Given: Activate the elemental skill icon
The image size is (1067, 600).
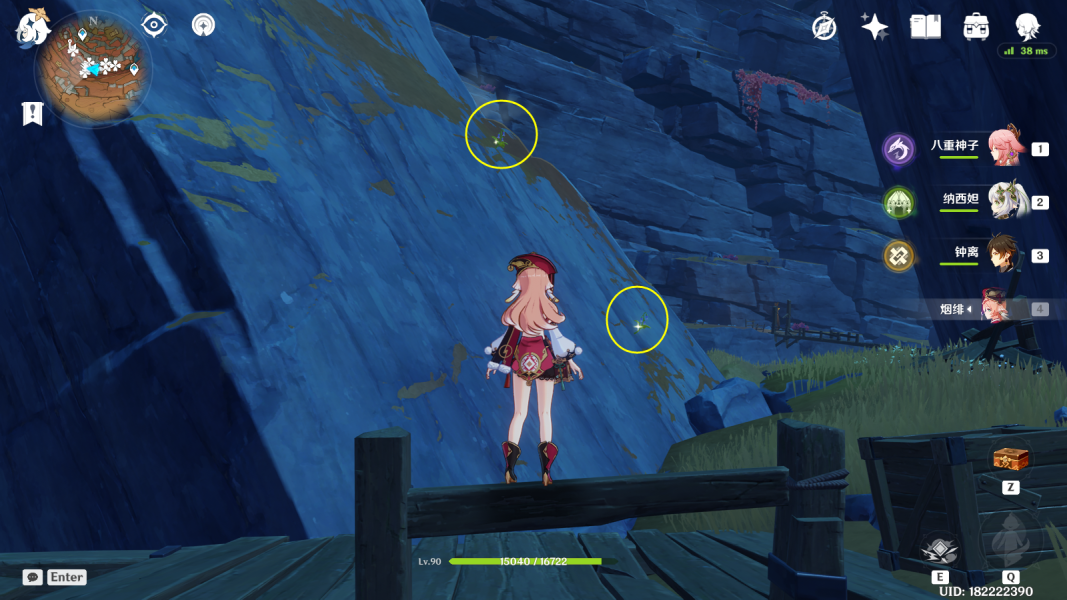Looking at the screenshot, I should click(x=940, y=549).
